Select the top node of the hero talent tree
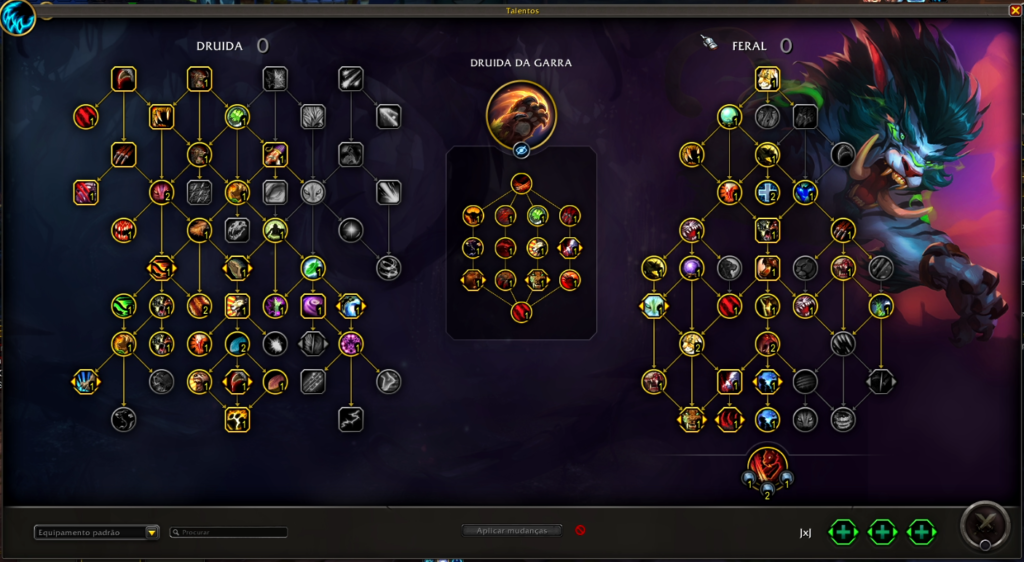The width and height of the screenshot is (1024, 562). point(521,183)
